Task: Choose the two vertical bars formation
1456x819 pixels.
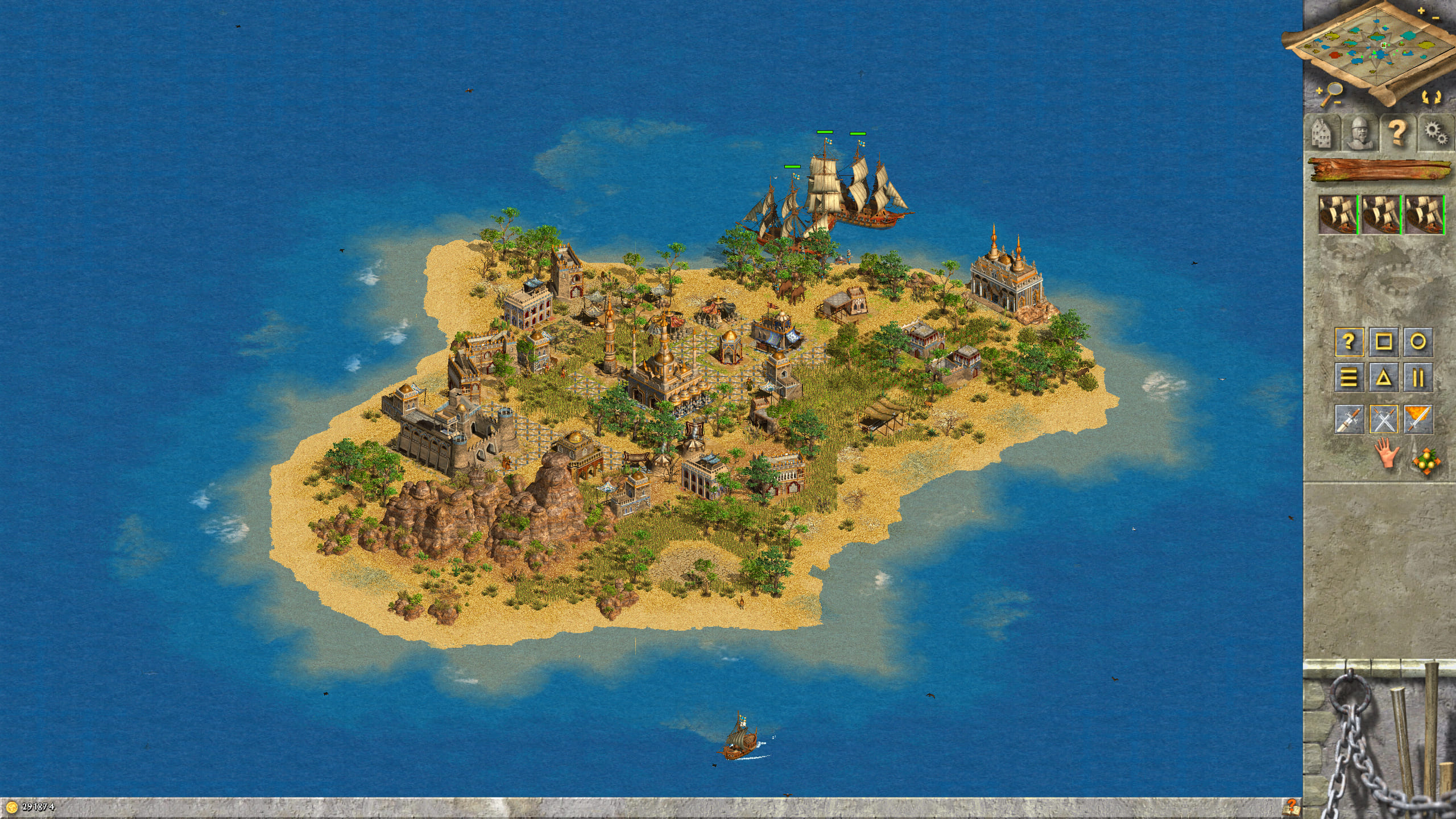Action: click(1418, 377)
